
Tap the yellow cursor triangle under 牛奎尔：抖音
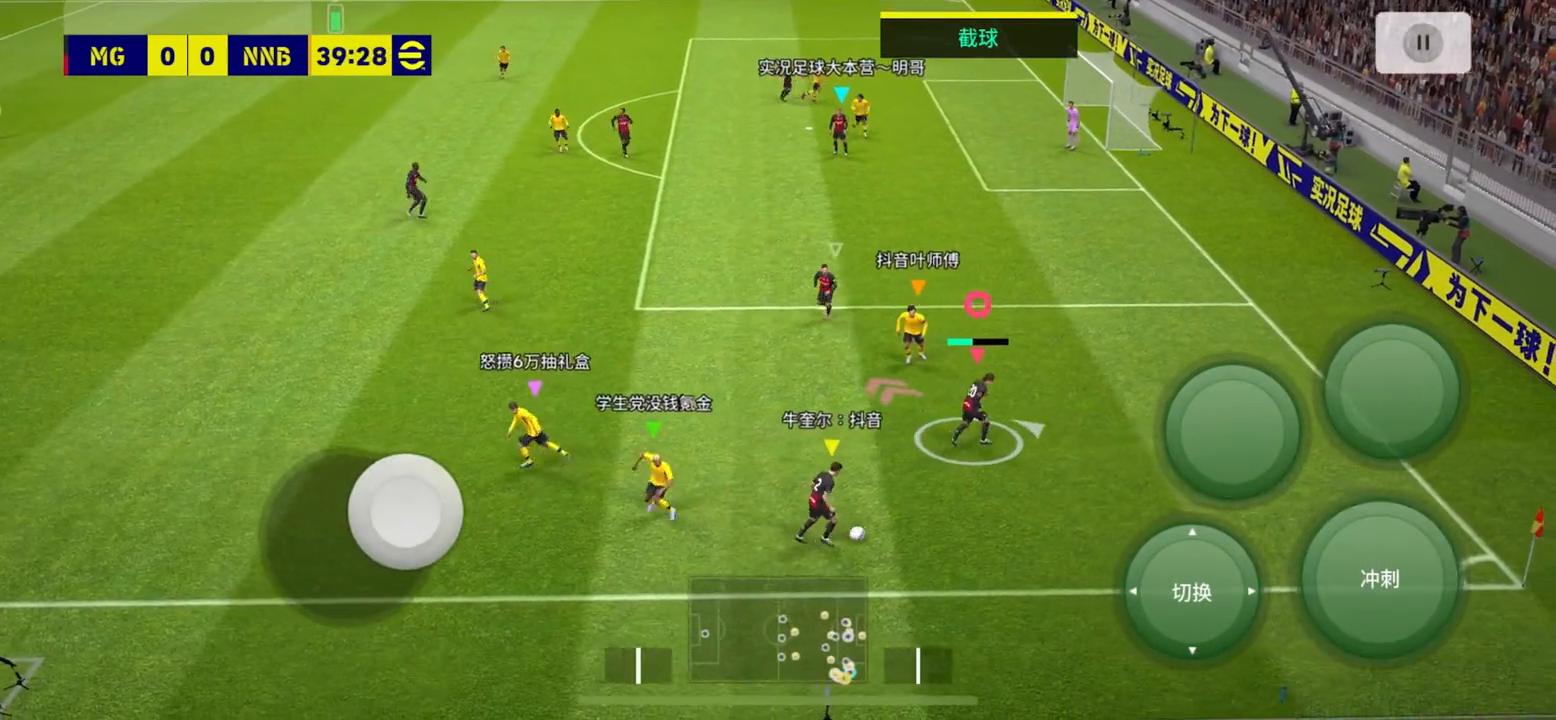click(831, 447)
